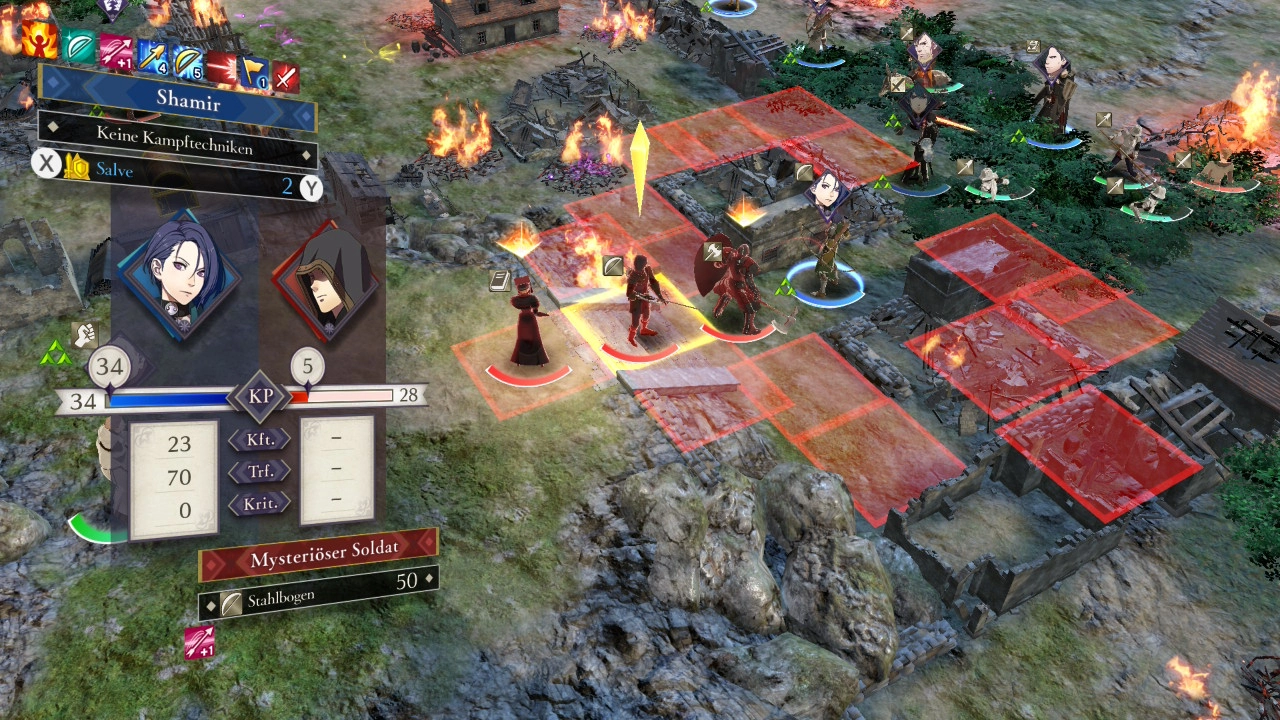1280x720 pixels.
Task: Select Shamir's portrait in the forecast
Action: [x=179, y=274]
